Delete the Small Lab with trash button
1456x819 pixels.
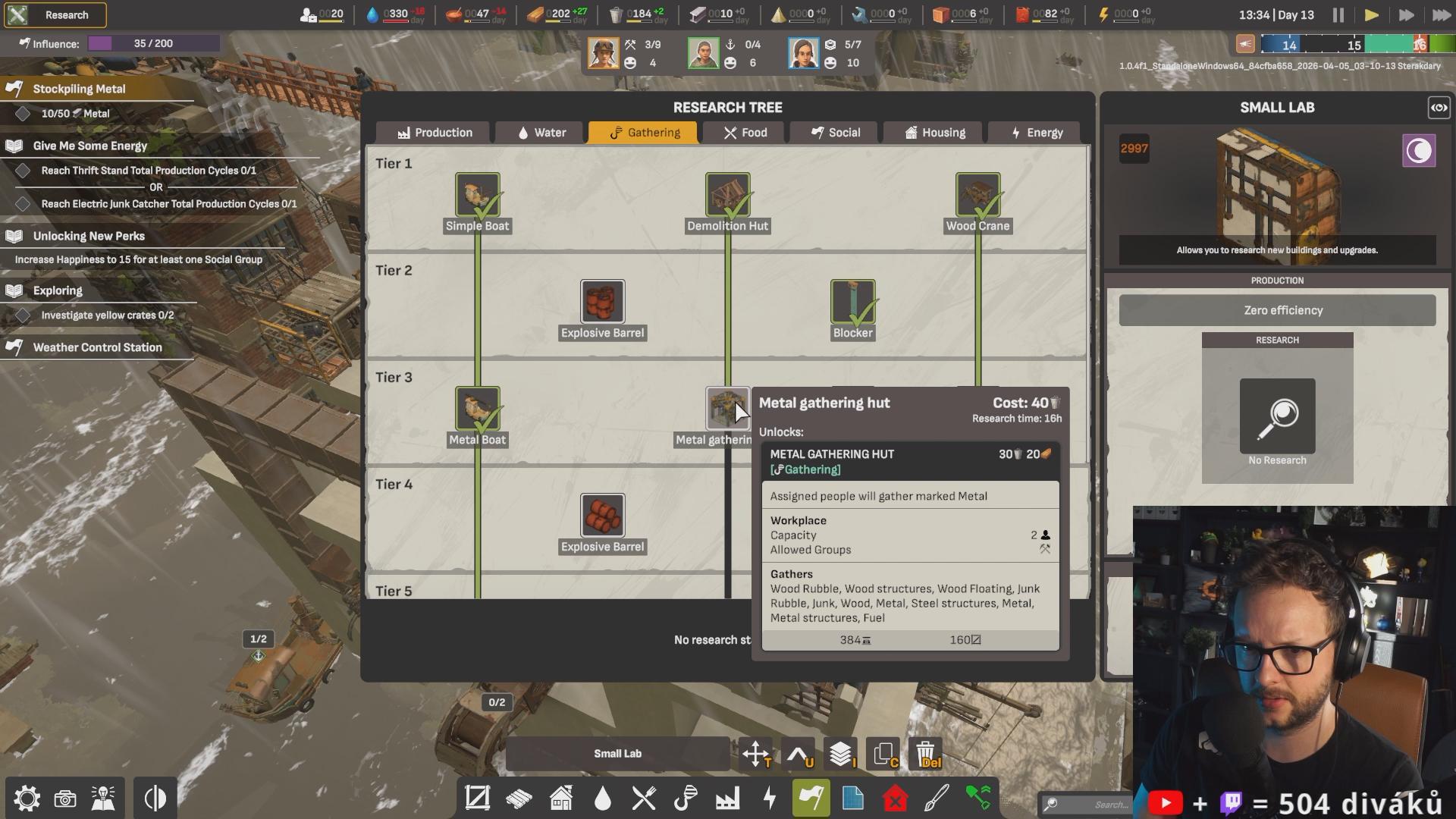(926, 754)
